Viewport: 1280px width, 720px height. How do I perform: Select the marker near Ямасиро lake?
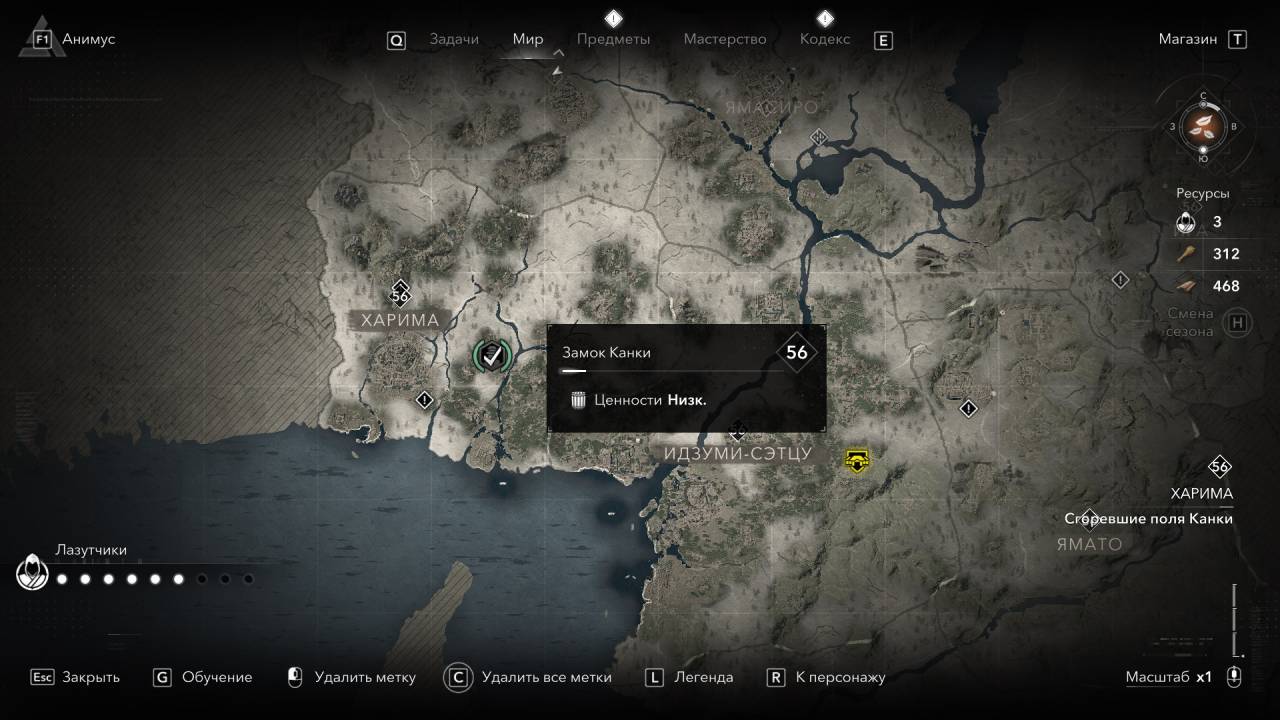click(819, 137)
